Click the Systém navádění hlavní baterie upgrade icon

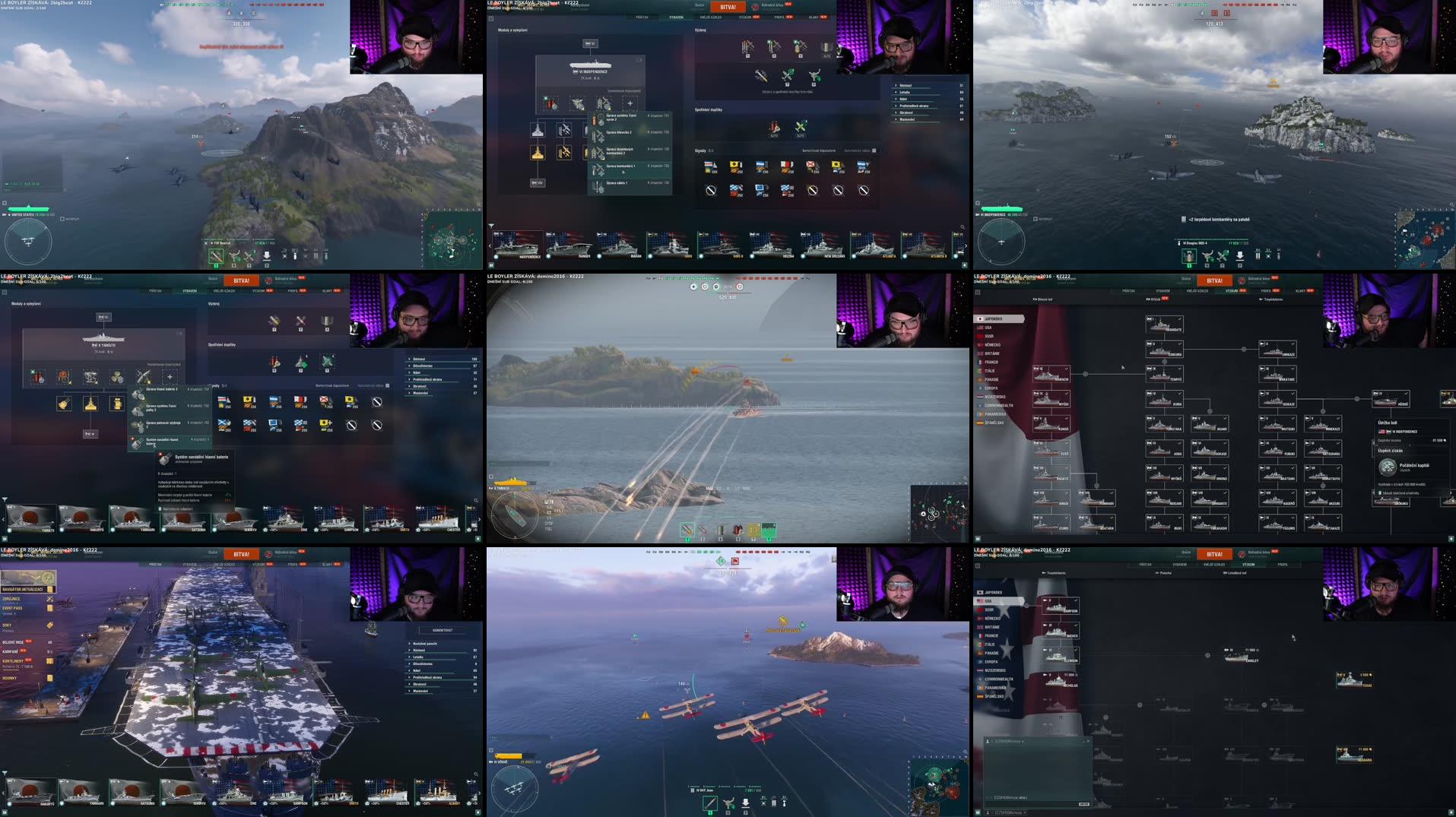(x=137, y=442)
